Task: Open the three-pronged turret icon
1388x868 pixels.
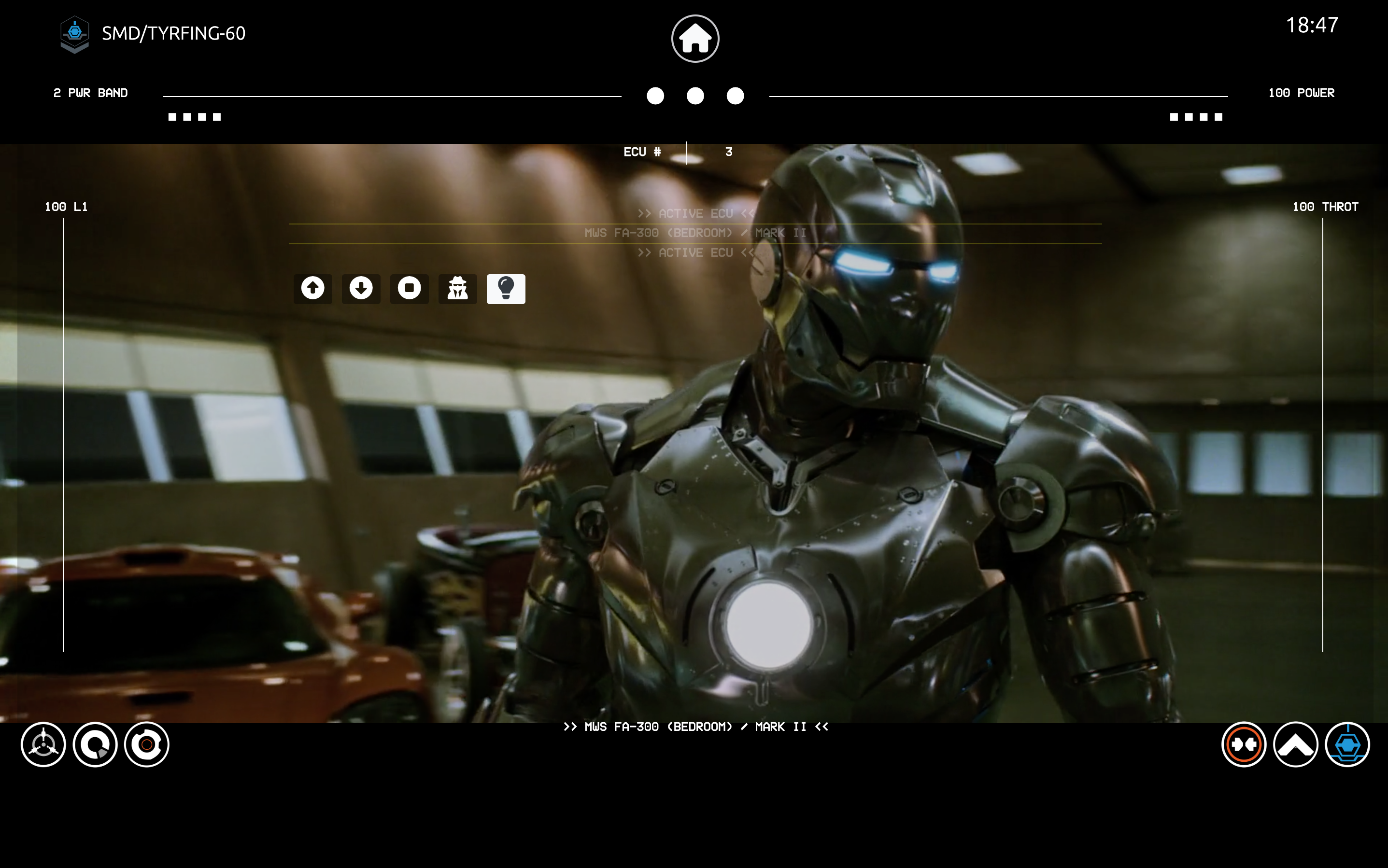Action: (43, 744)
